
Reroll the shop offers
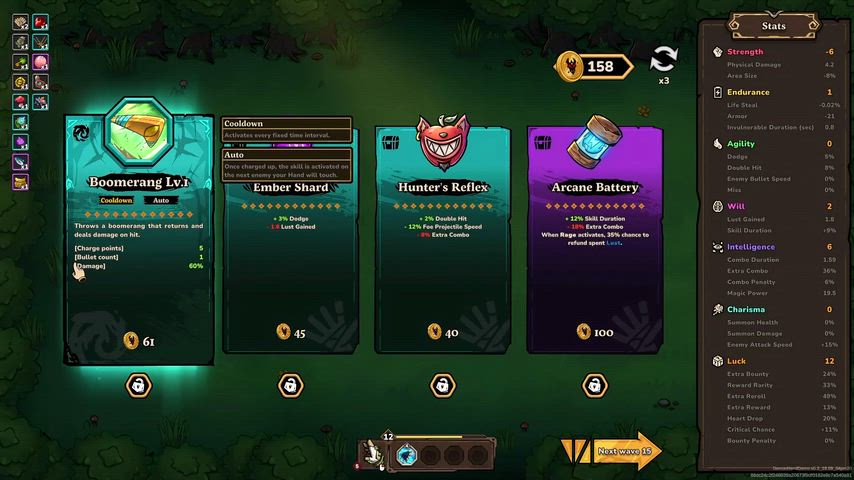[662, 60]
